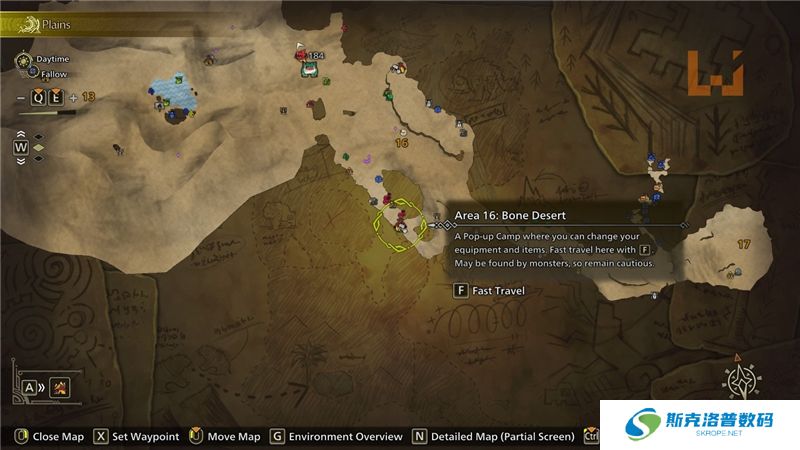Zoom in with the plus map control

tap(73, 97)
